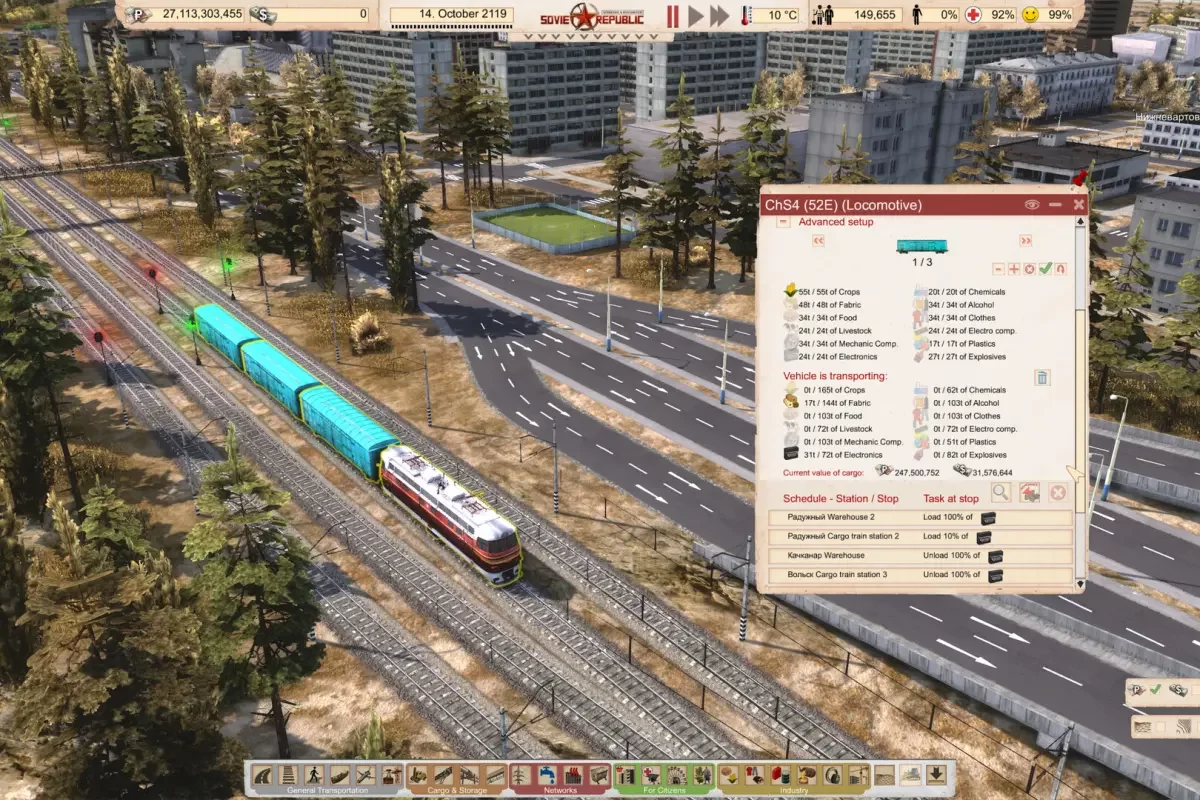1200x800 pixels.
Task: Pause the game simulation
Action: point(672,15)
